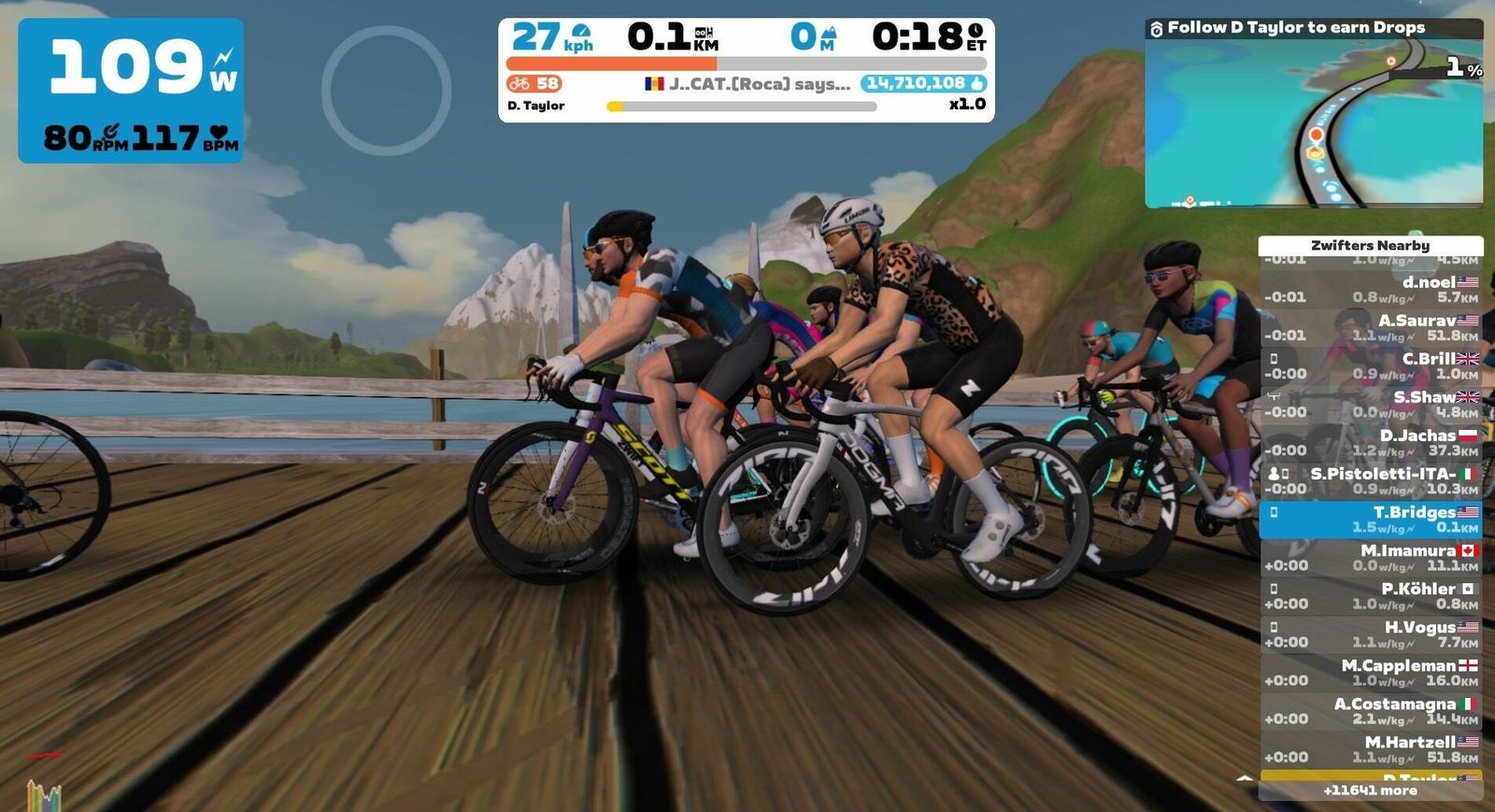Viewport: 1495px width, 812px height.
Task: Open the Zwifters Nearby header
Action: (x=1371, y=246)
